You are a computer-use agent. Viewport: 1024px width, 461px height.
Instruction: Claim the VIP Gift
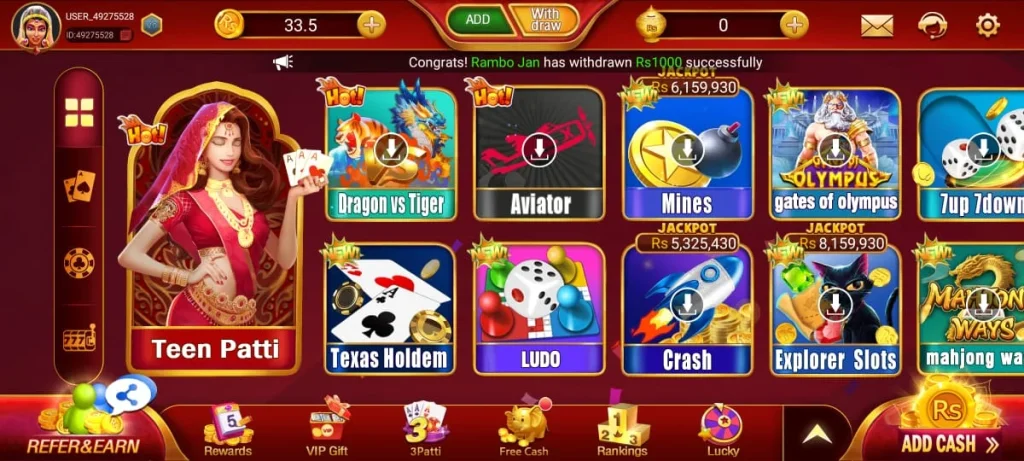327,430
